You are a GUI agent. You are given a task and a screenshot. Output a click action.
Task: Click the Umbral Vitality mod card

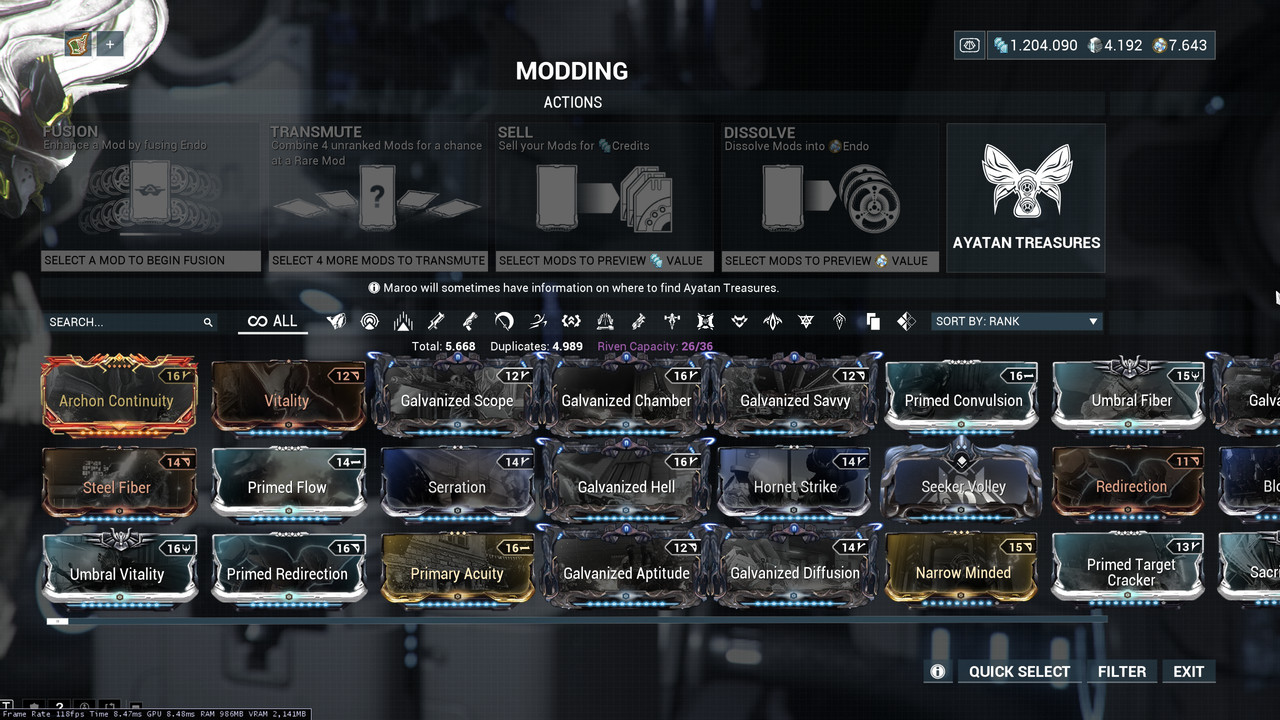pos(117,571)
